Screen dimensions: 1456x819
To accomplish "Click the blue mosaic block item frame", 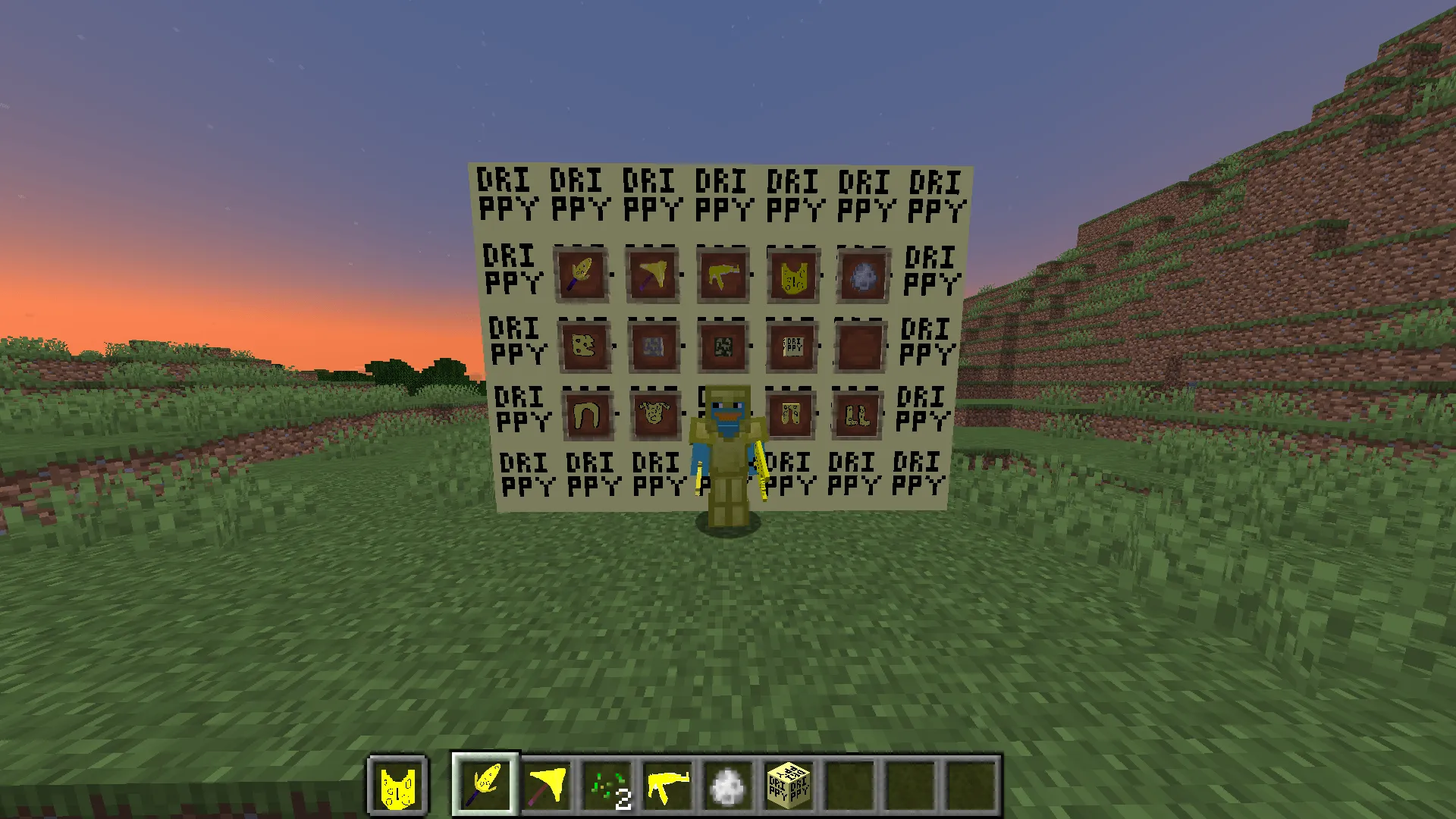I will tap(653, 347).
